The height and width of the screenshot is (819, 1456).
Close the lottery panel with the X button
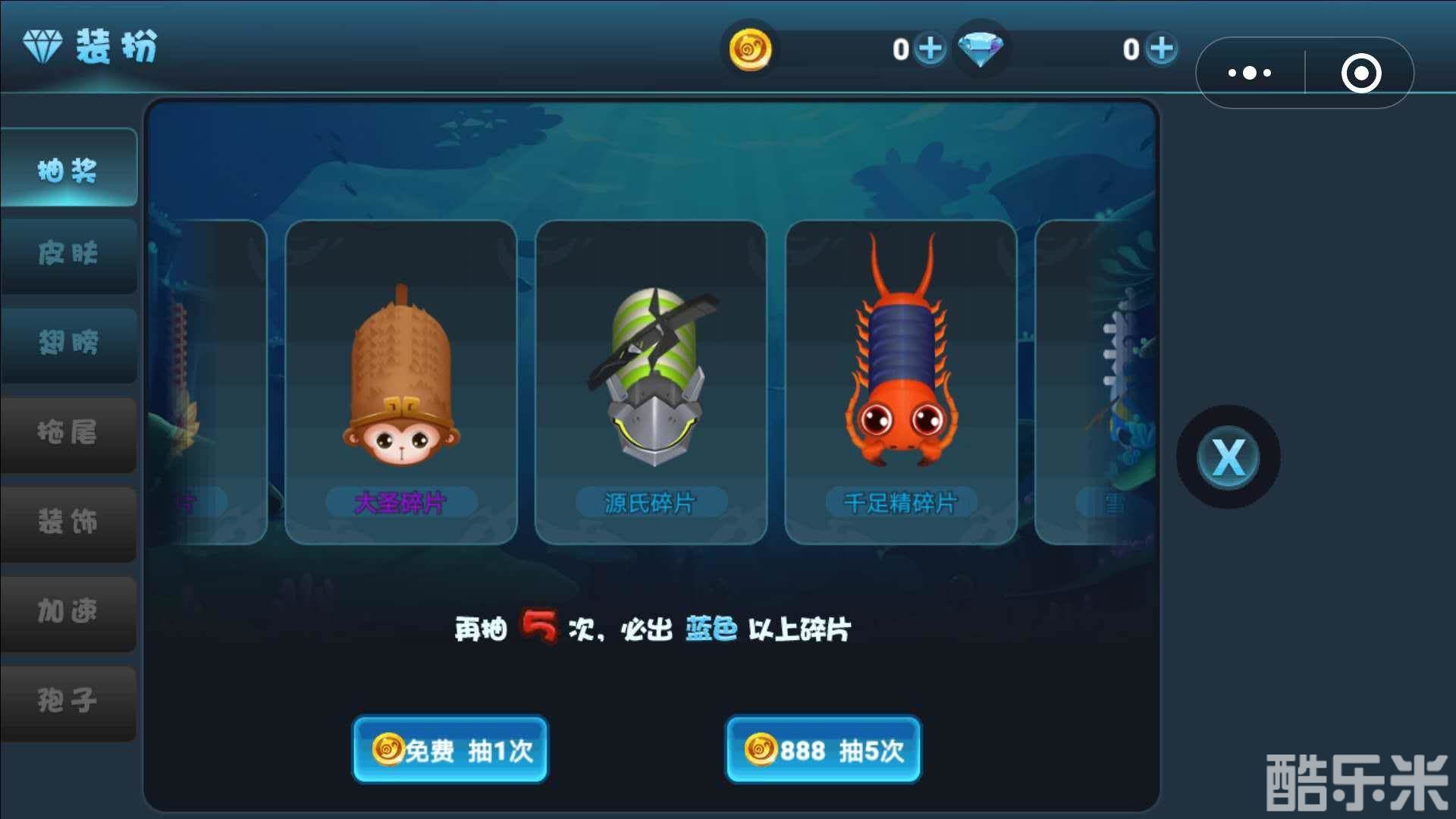click(1227, 455)
